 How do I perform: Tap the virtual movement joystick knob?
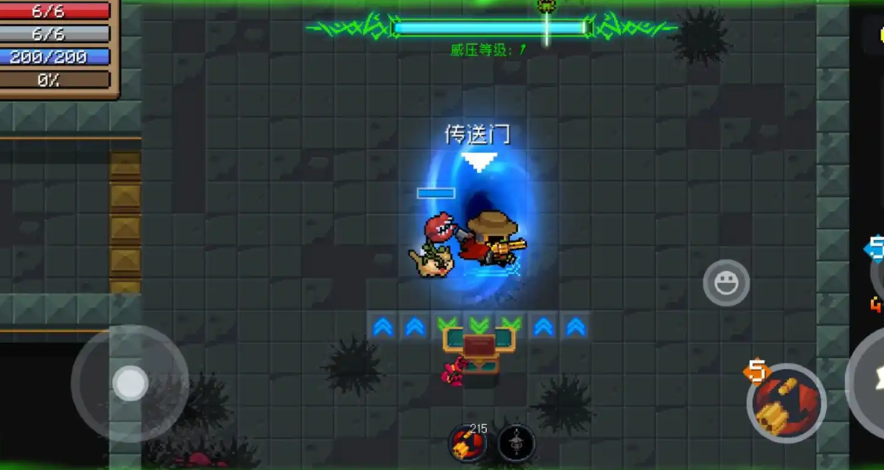coord(129,382)
